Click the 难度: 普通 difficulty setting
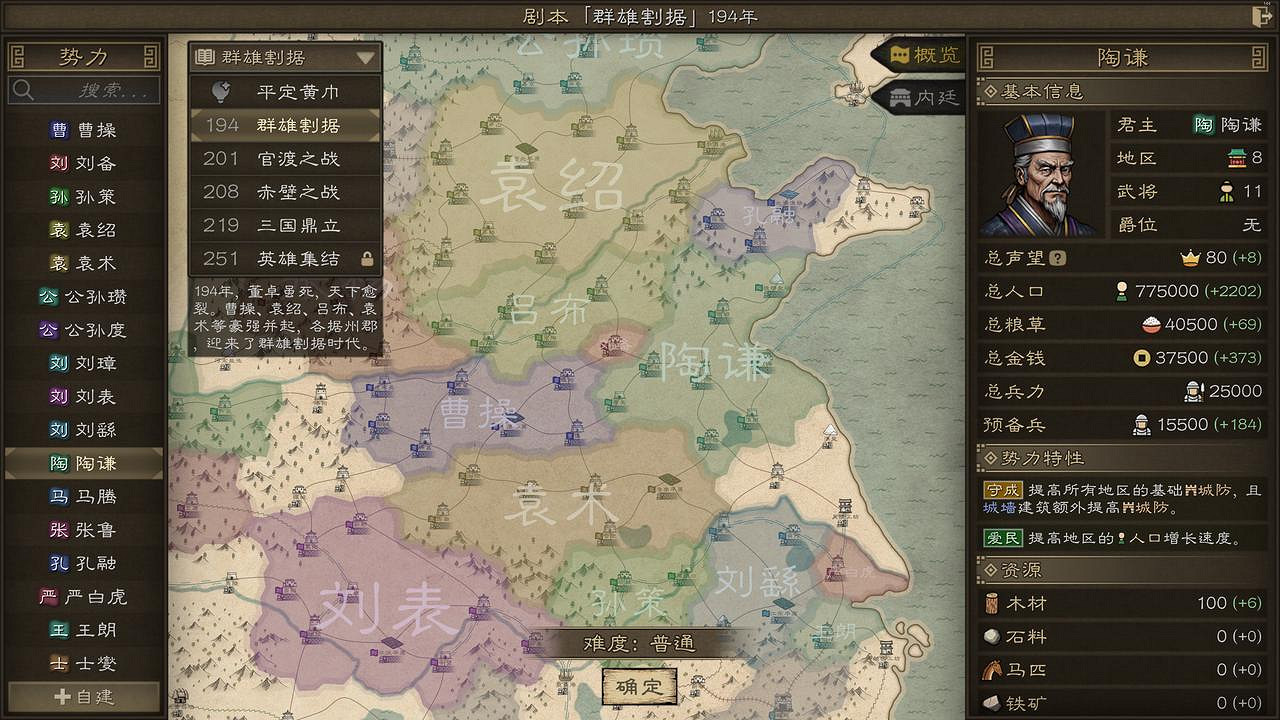Screen dimensions: 1280x720 [638, 646]
